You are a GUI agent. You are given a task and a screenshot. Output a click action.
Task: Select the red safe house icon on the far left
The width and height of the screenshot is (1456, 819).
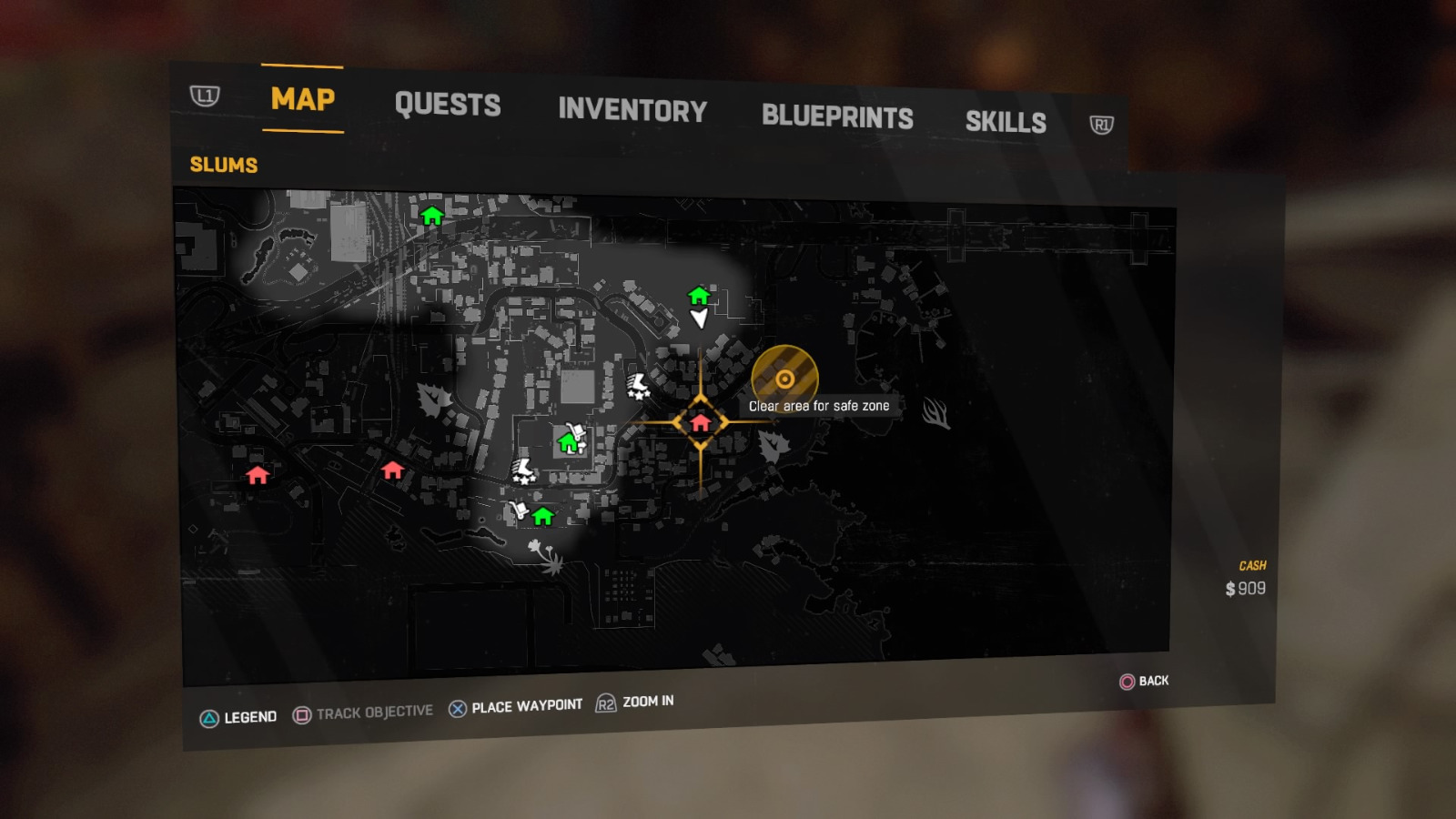click(x=258, y=473)
